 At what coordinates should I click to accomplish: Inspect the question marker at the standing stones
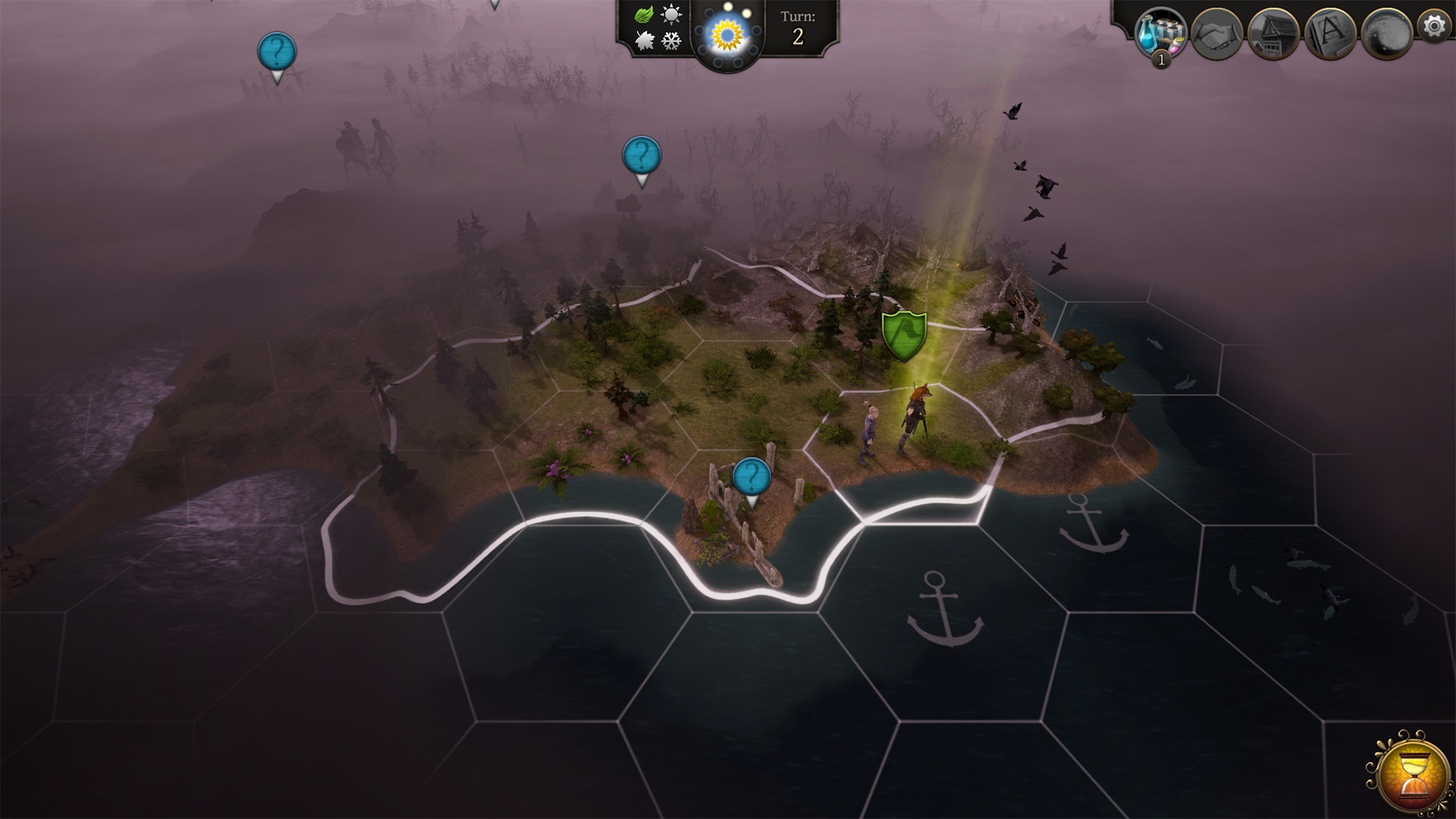(752, 478)
